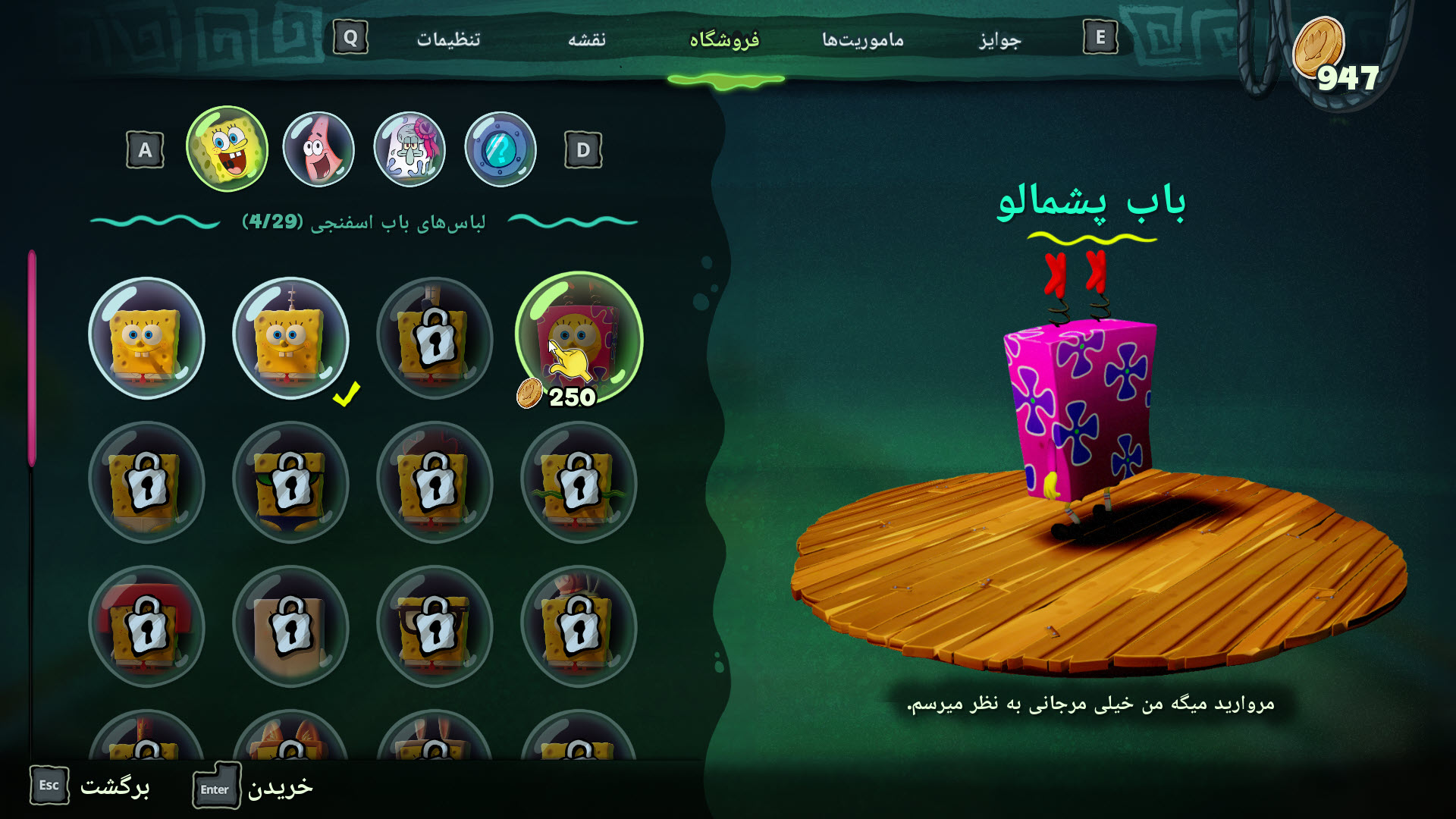The height and width of the screenshot is (819, 1456).
Task: Click the برگشت (Back) button
Action: [x=91, y=786]
